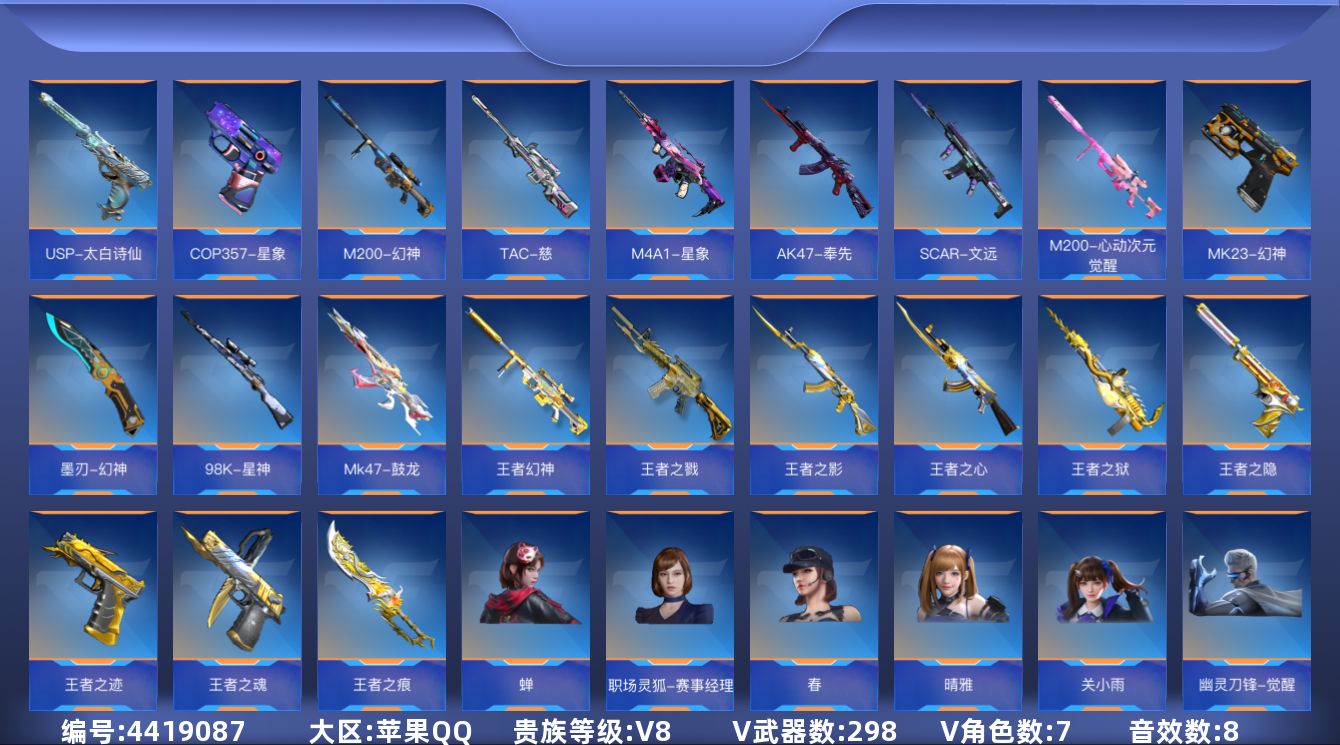Screen dimensions: 1340x745
Task: Click the 98K-星神 sniper card
Action: [x=237, y=394]
